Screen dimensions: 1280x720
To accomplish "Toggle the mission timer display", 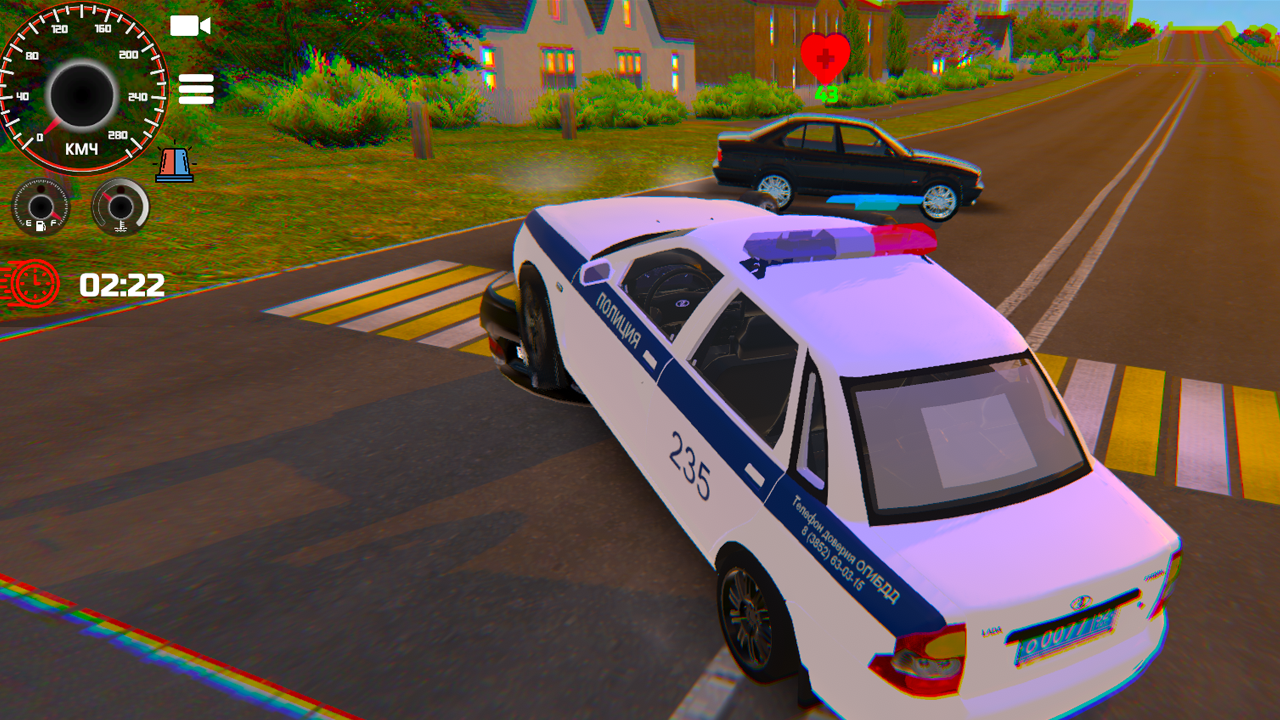I will click(122, 287).
